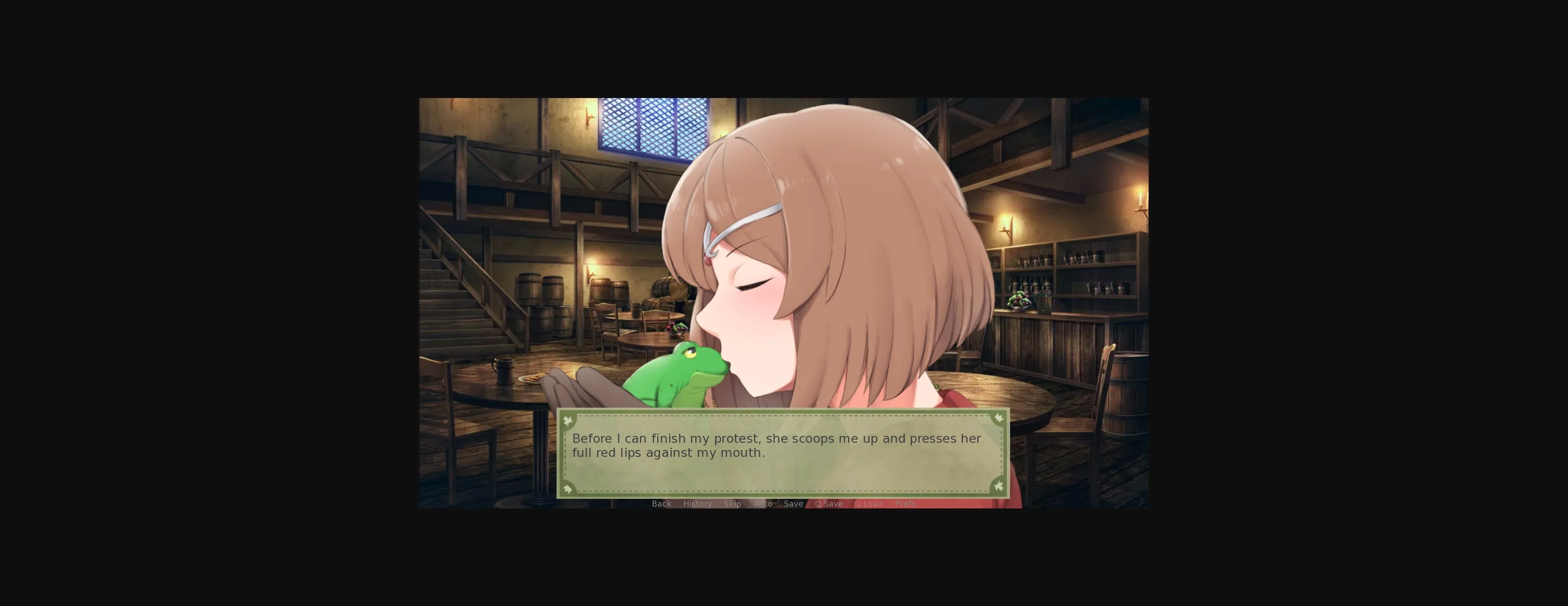This screenshot has width=1568, height=606.
Task: Open the dialogue History log
Action: tap(697, 504)
